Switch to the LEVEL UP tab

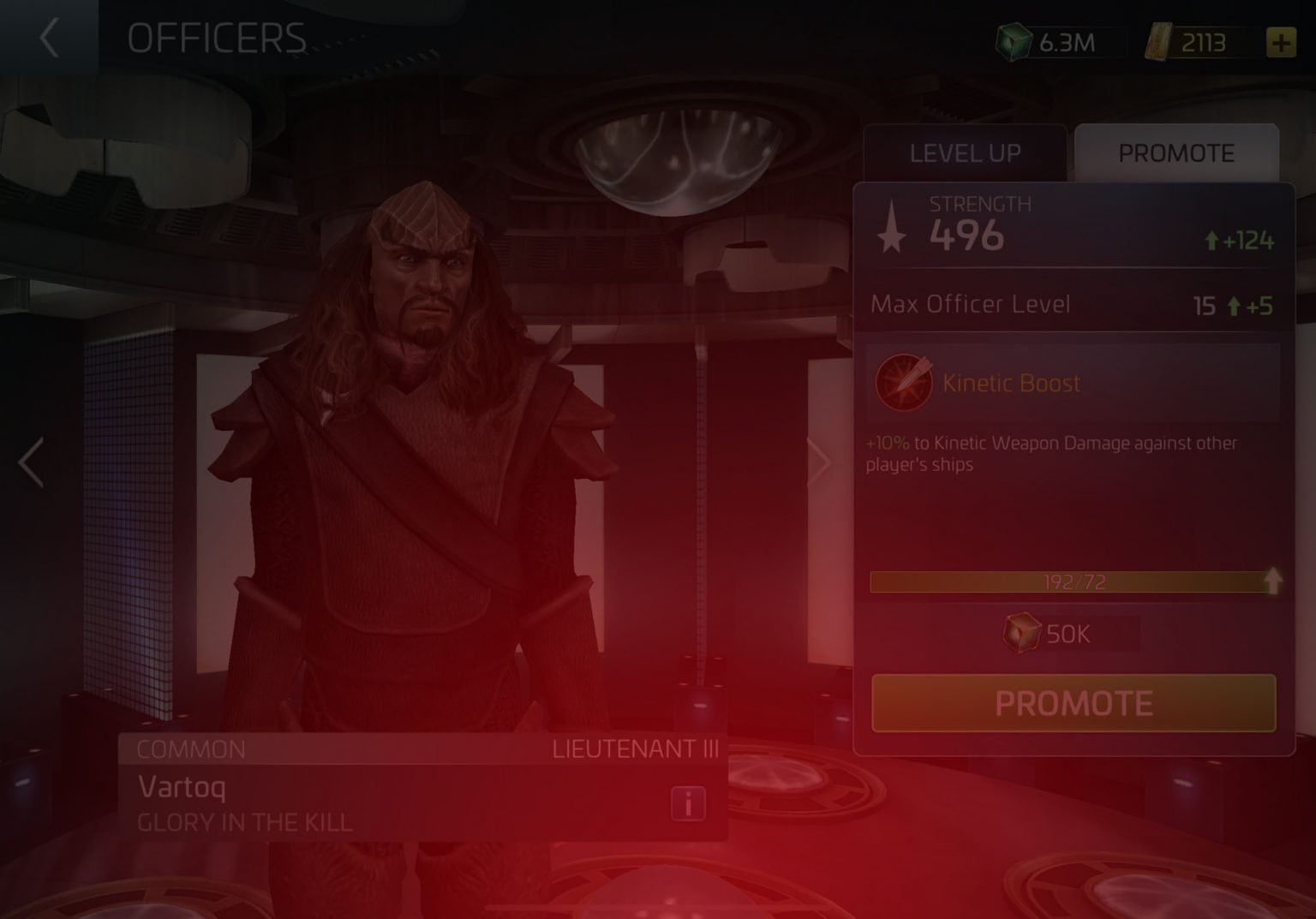pyautogui.click(x=963, y=153)
